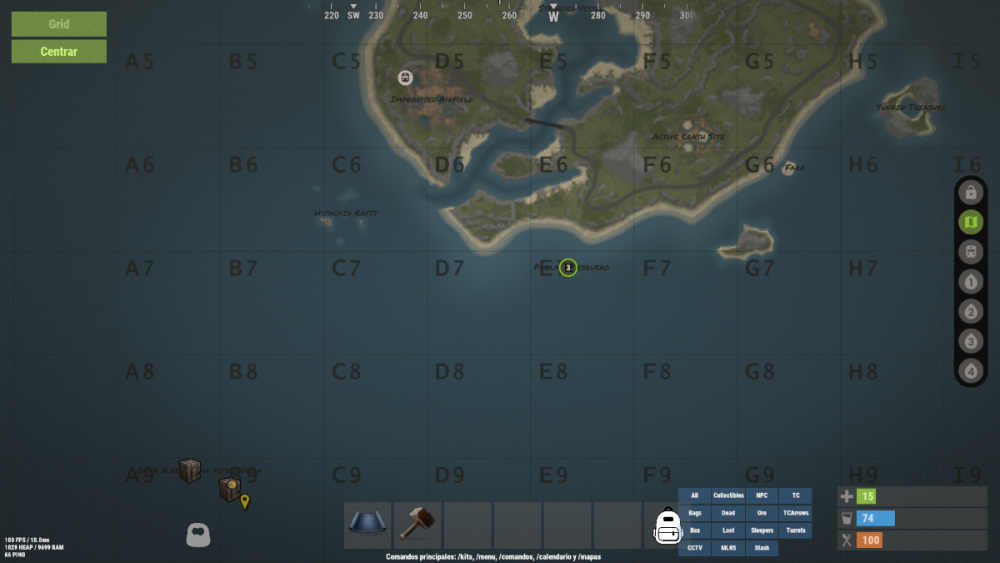
Task: Click the Centrar button
Action: pos(59,51)
